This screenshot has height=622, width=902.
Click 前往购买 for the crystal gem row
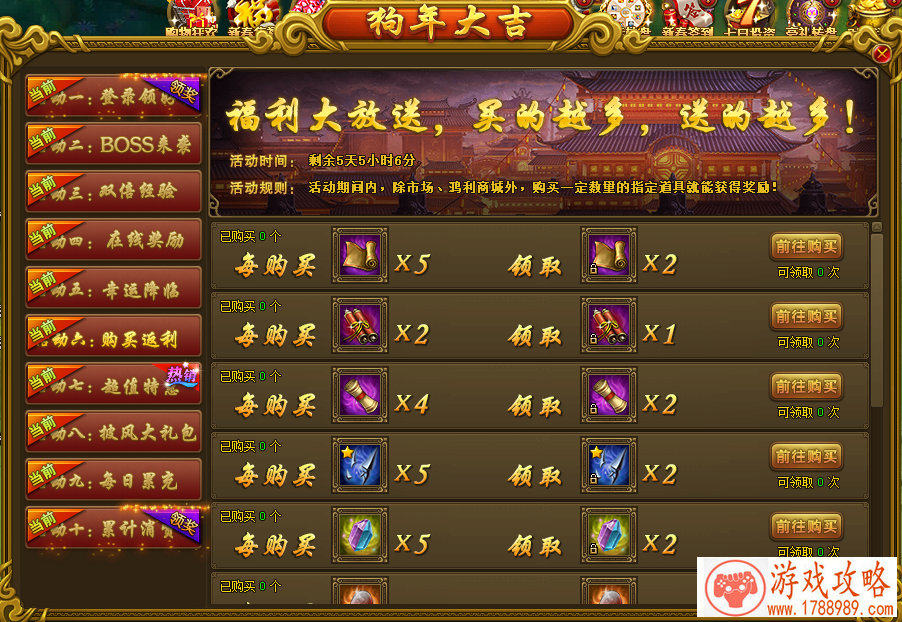[x=806, y=527]
